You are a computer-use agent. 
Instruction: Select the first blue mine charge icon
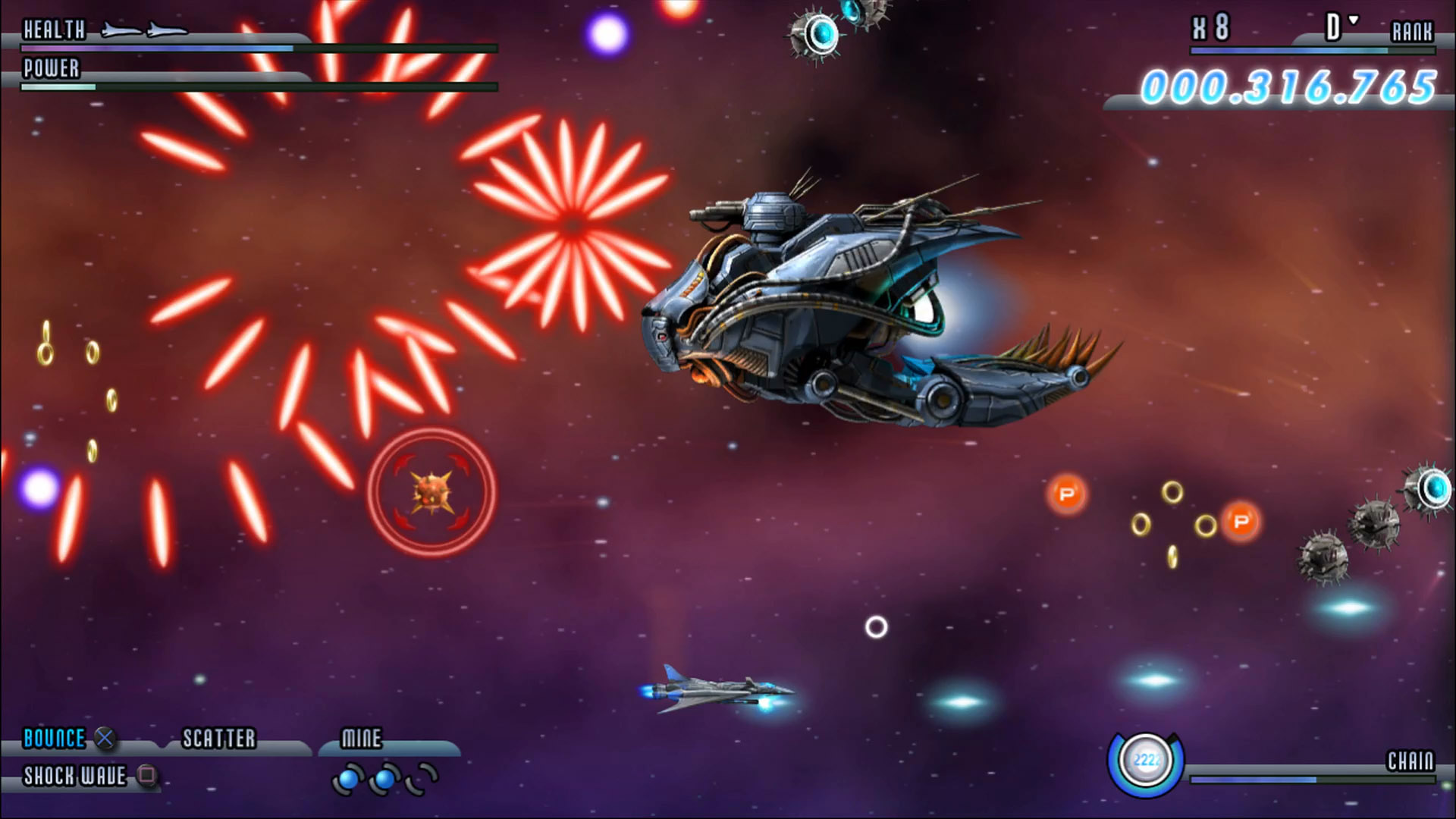click(350, 778)
